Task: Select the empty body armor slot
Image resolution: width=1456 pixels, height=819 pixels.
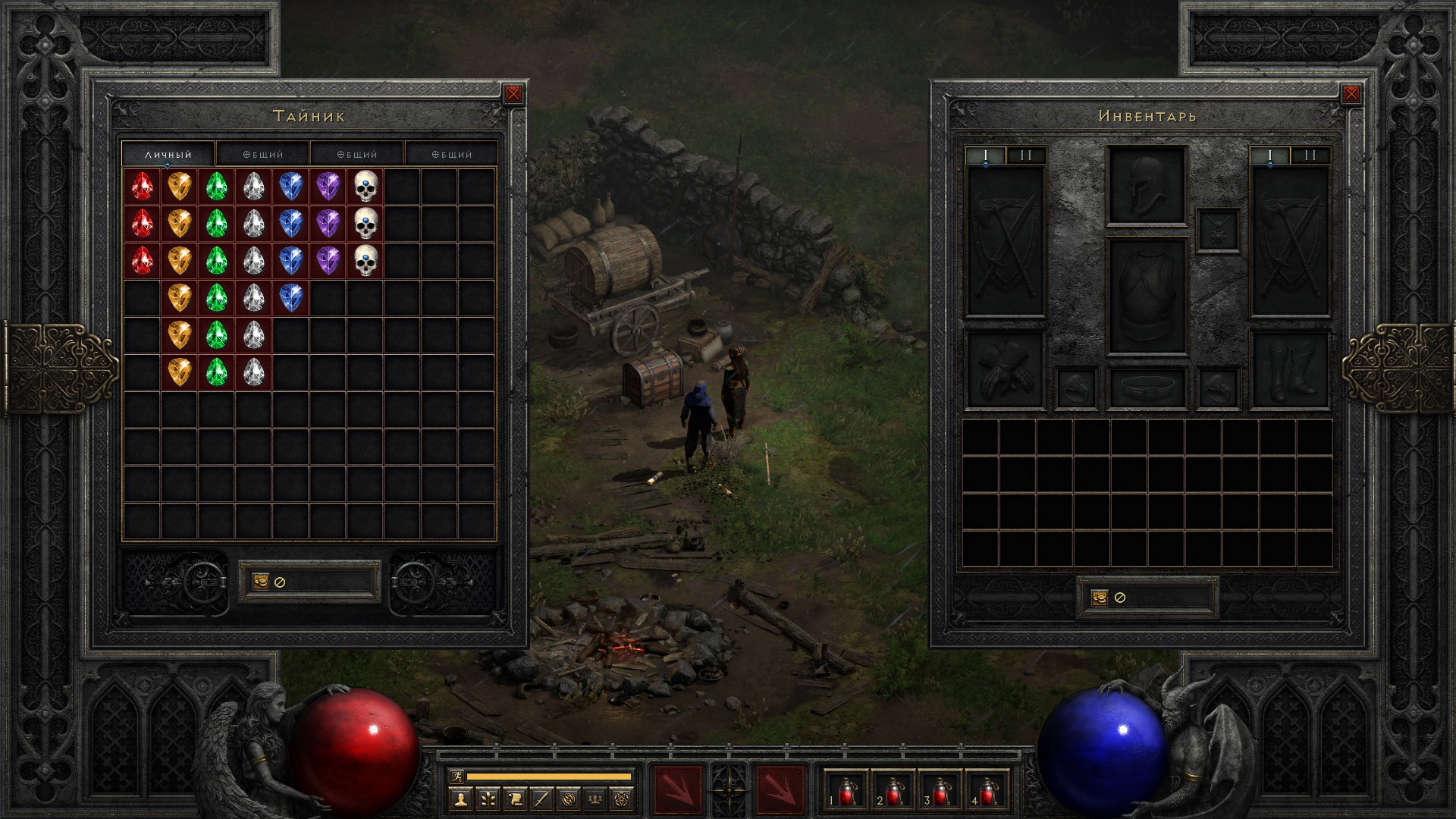Action: (1146, 297)
